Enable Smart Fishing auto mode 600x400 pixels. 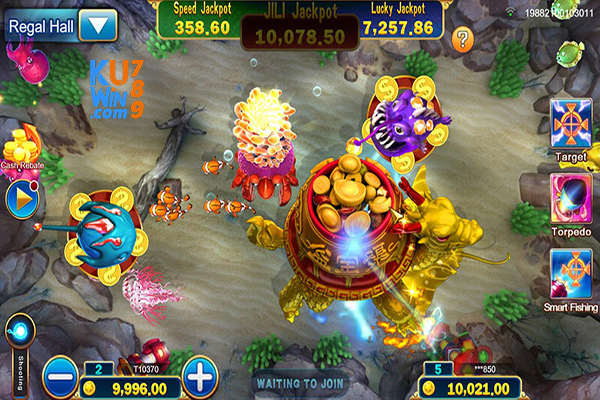click(570, 271)
